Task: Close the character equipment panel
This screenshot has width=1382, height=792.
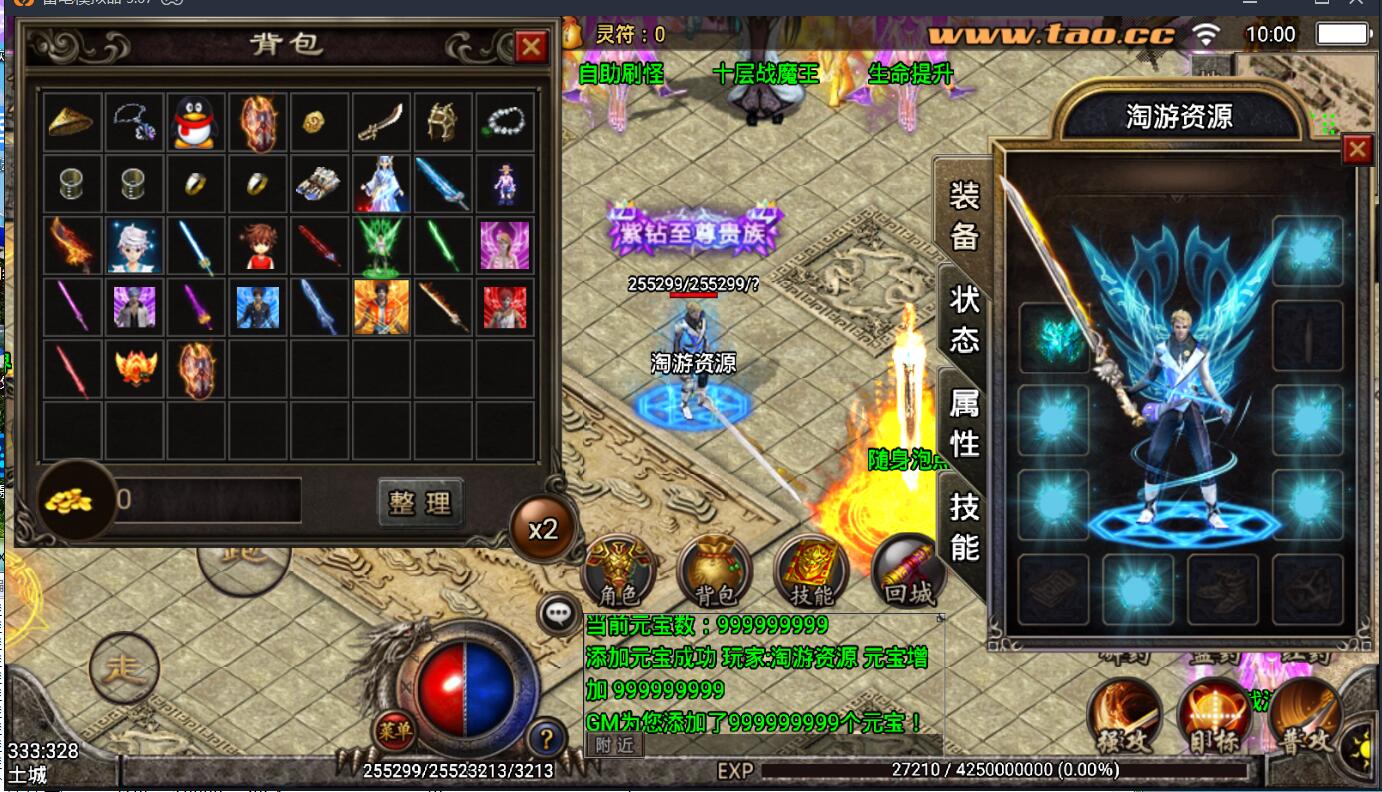Action: pyautogui.click(x=1357, y=150)
